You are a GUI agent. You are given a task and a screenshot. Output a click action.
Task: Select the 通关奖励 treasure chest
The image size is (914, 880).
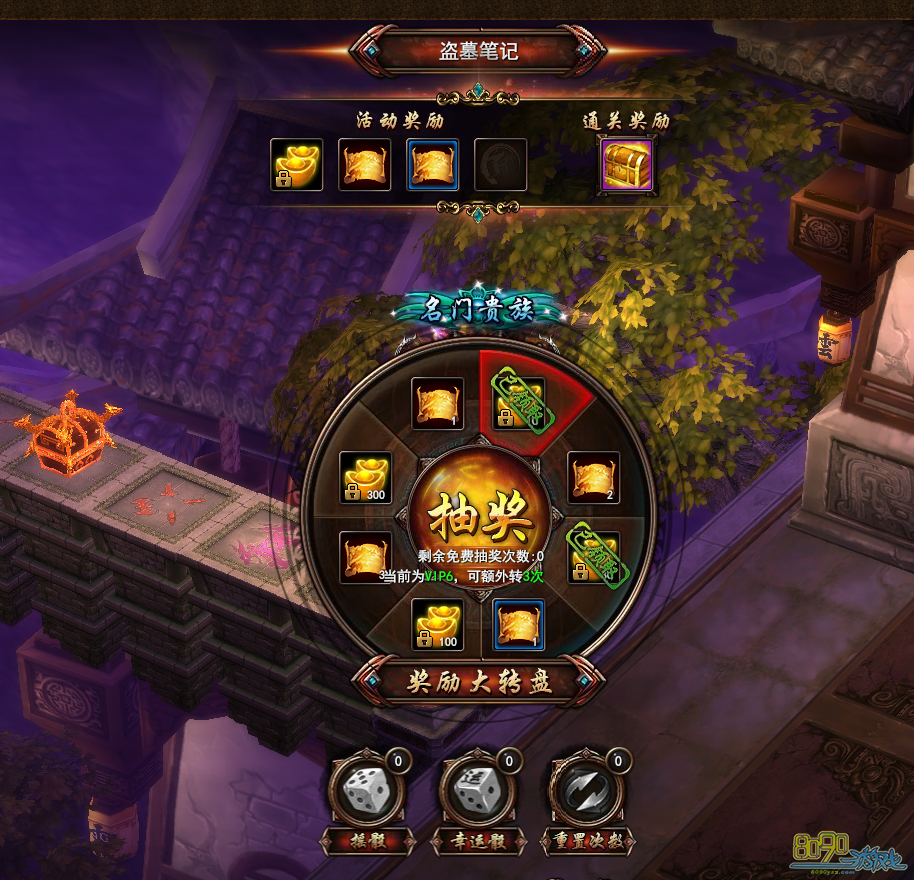[x=626, y=165]
